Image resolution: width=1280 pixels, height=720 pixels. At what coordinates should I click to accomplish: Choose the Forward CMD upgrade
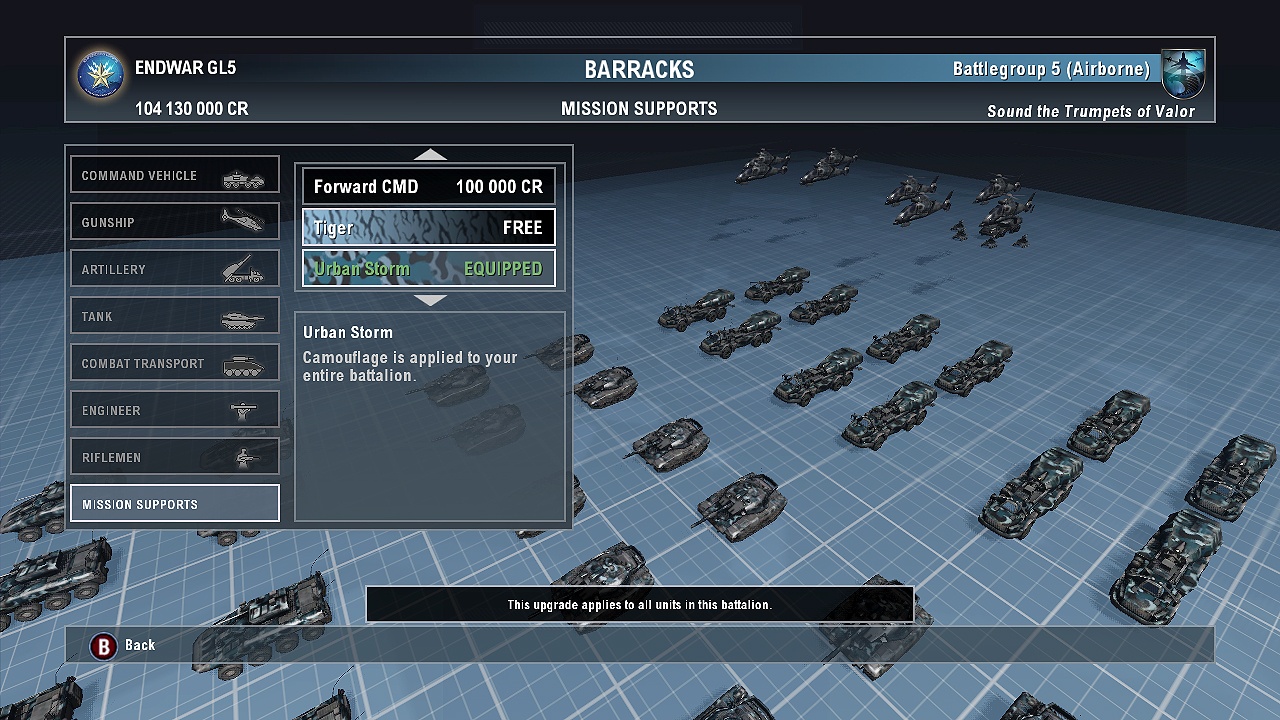(x=429, y=187)
